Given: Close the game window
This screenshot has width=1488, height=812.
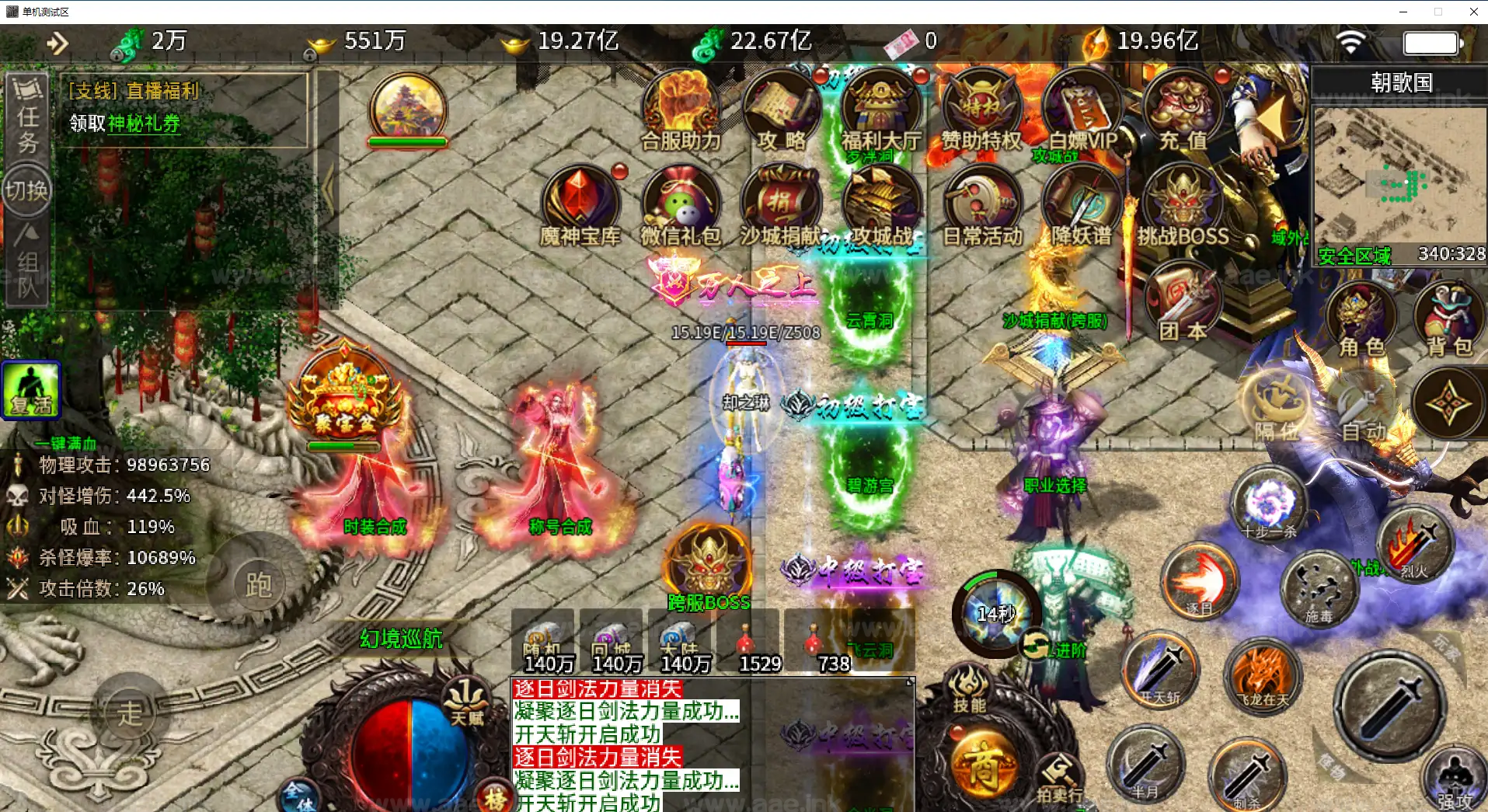Looking at the screenshot, I should click(x=1473, y=12).
